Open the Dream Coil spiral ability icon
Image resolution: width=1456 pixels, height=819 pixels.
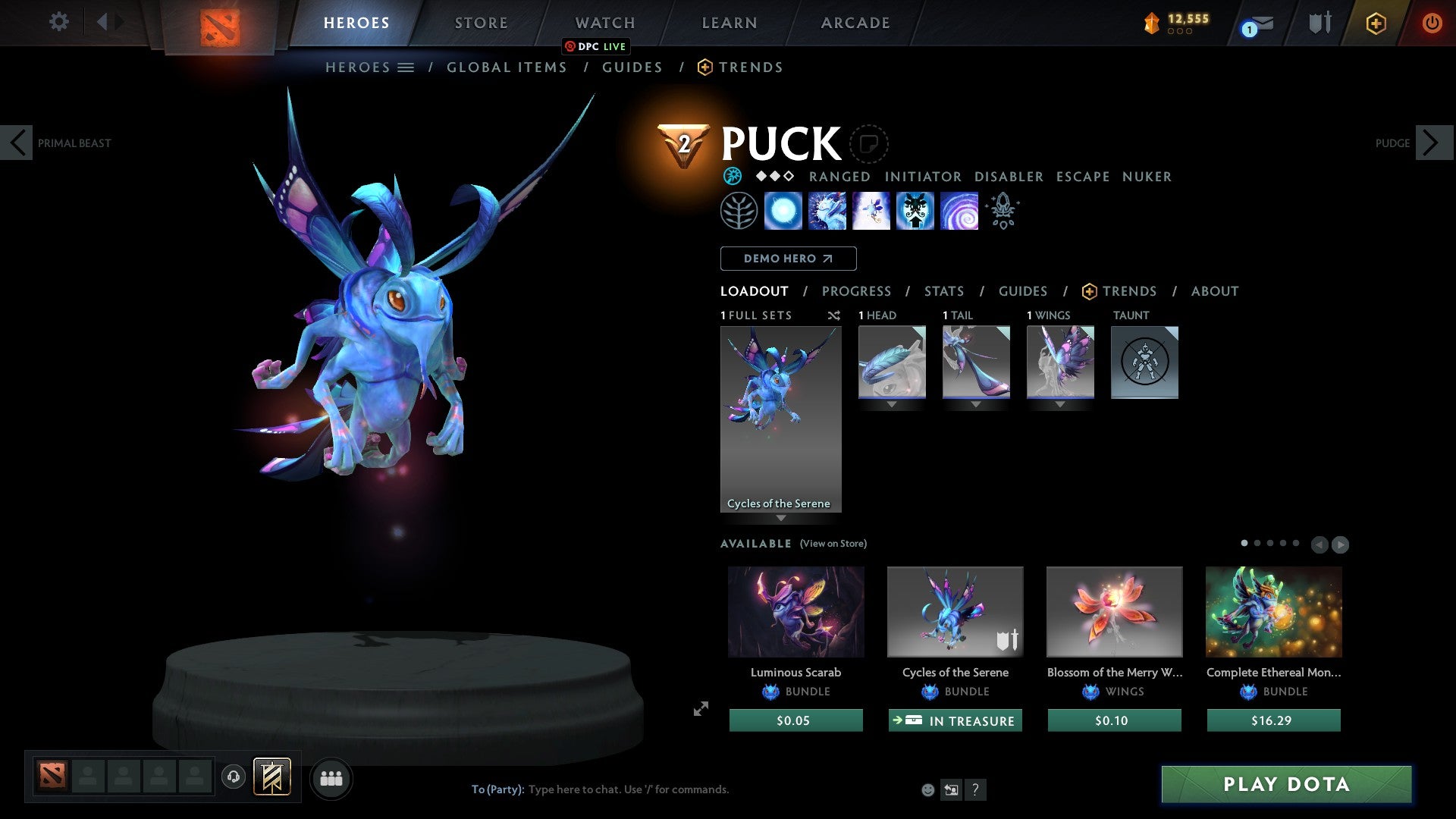(x=959, y=212)
